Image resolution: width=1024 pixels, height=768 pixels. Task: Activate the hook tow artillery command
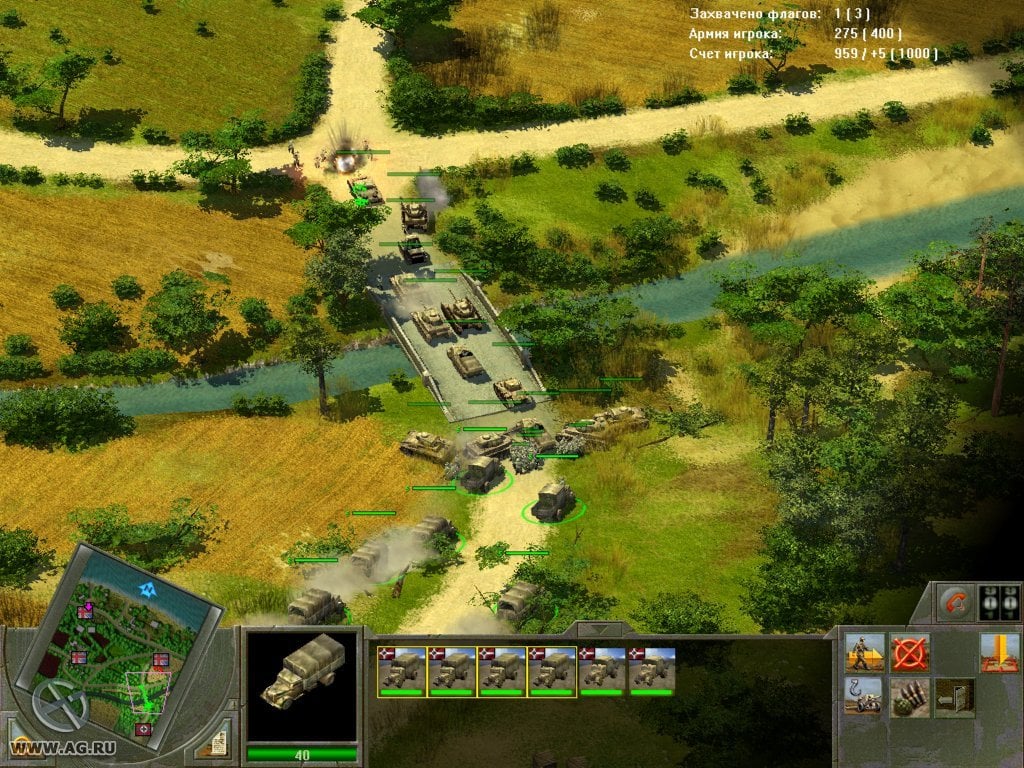(x=863, y=697)
